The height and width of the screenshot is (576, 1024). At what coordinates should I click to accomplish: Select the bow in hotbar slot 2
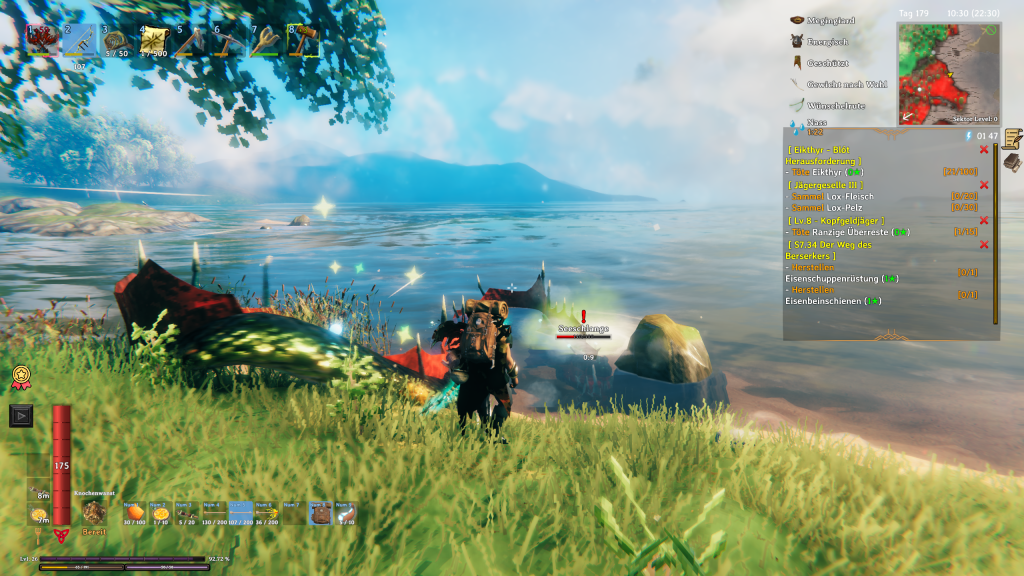(x=79, y=42)
